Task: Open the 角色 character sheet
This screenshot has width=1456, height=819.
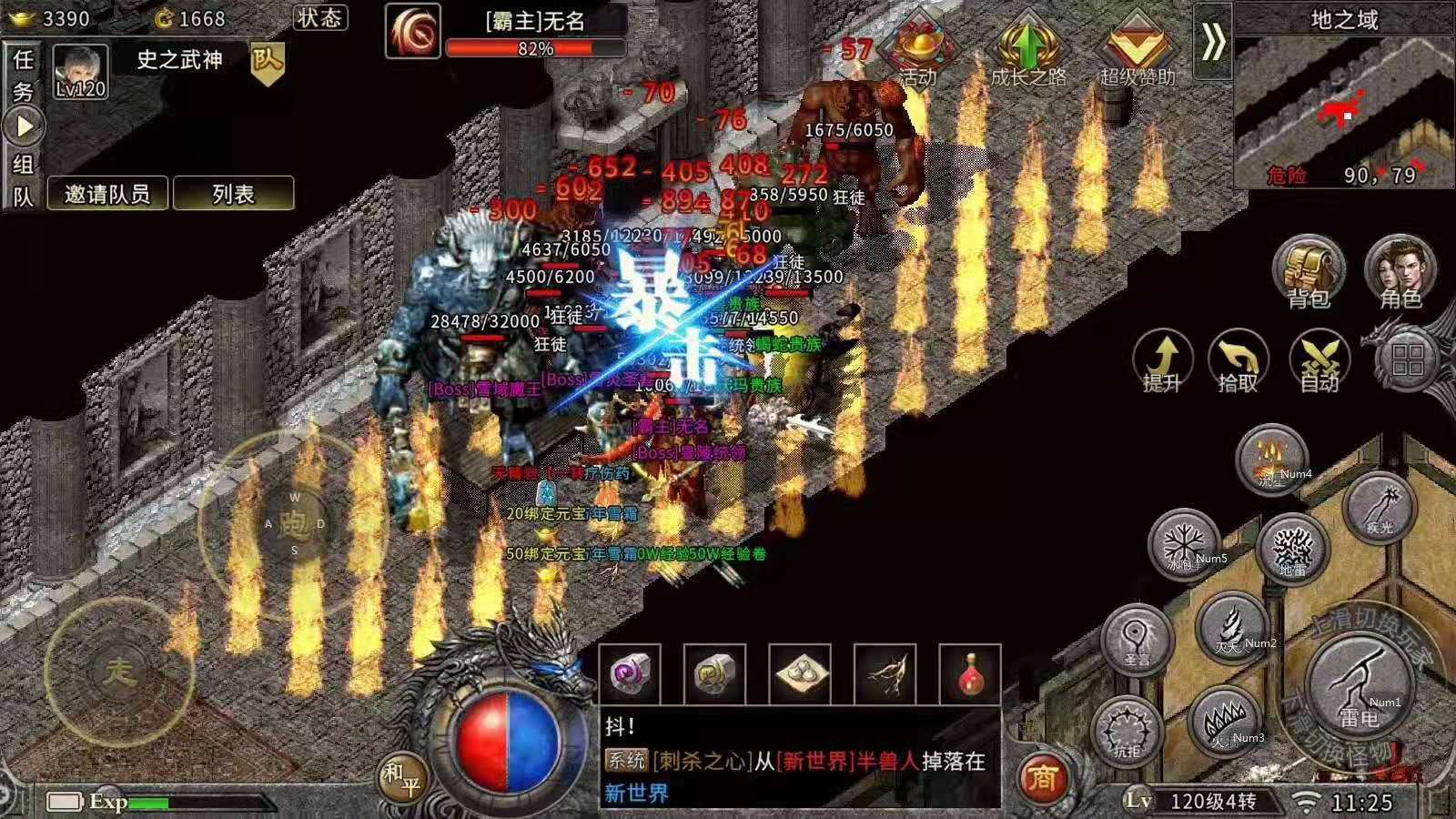Action: [x=1400, y=271]
